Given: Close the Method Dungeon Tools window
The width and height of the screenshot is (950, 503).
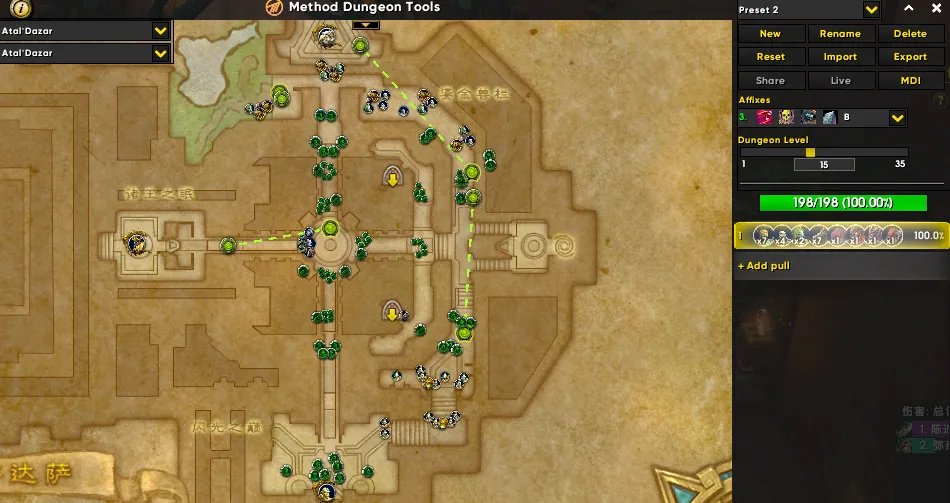Looking at the screenshot, I should point(937,9).
